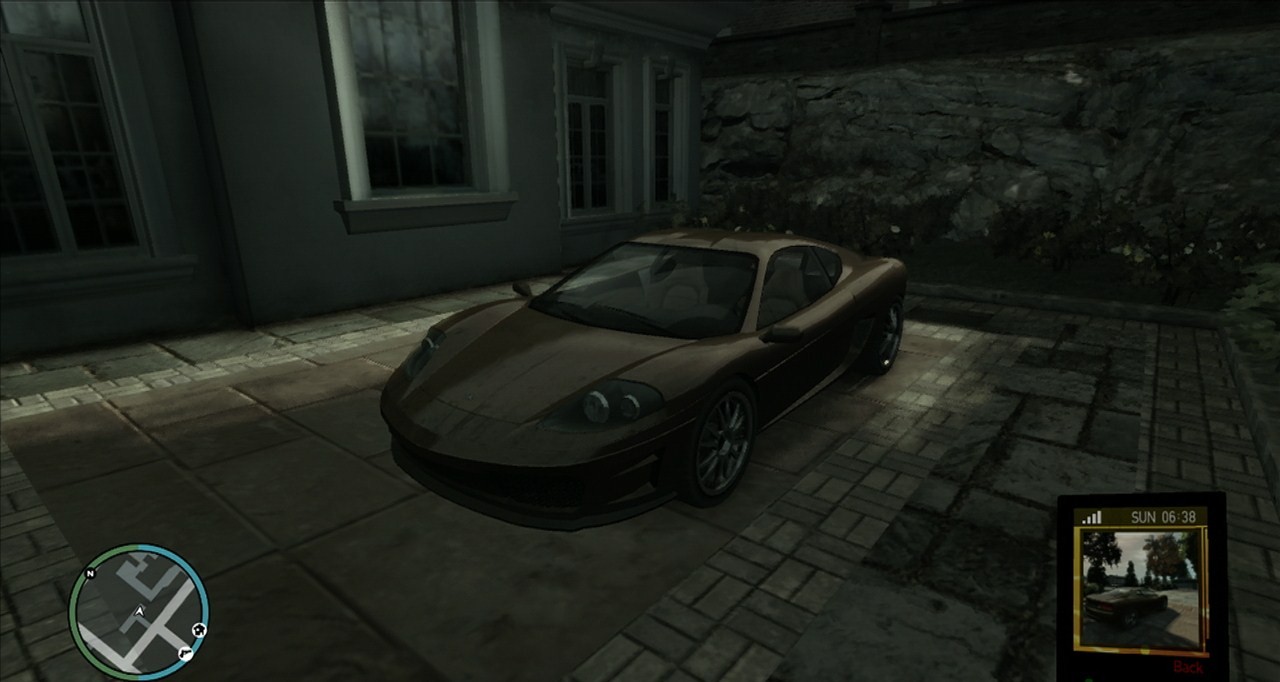The image size is (1280, 682).
Task: Click the north compass marker on the radar
Action: [90, 574]
